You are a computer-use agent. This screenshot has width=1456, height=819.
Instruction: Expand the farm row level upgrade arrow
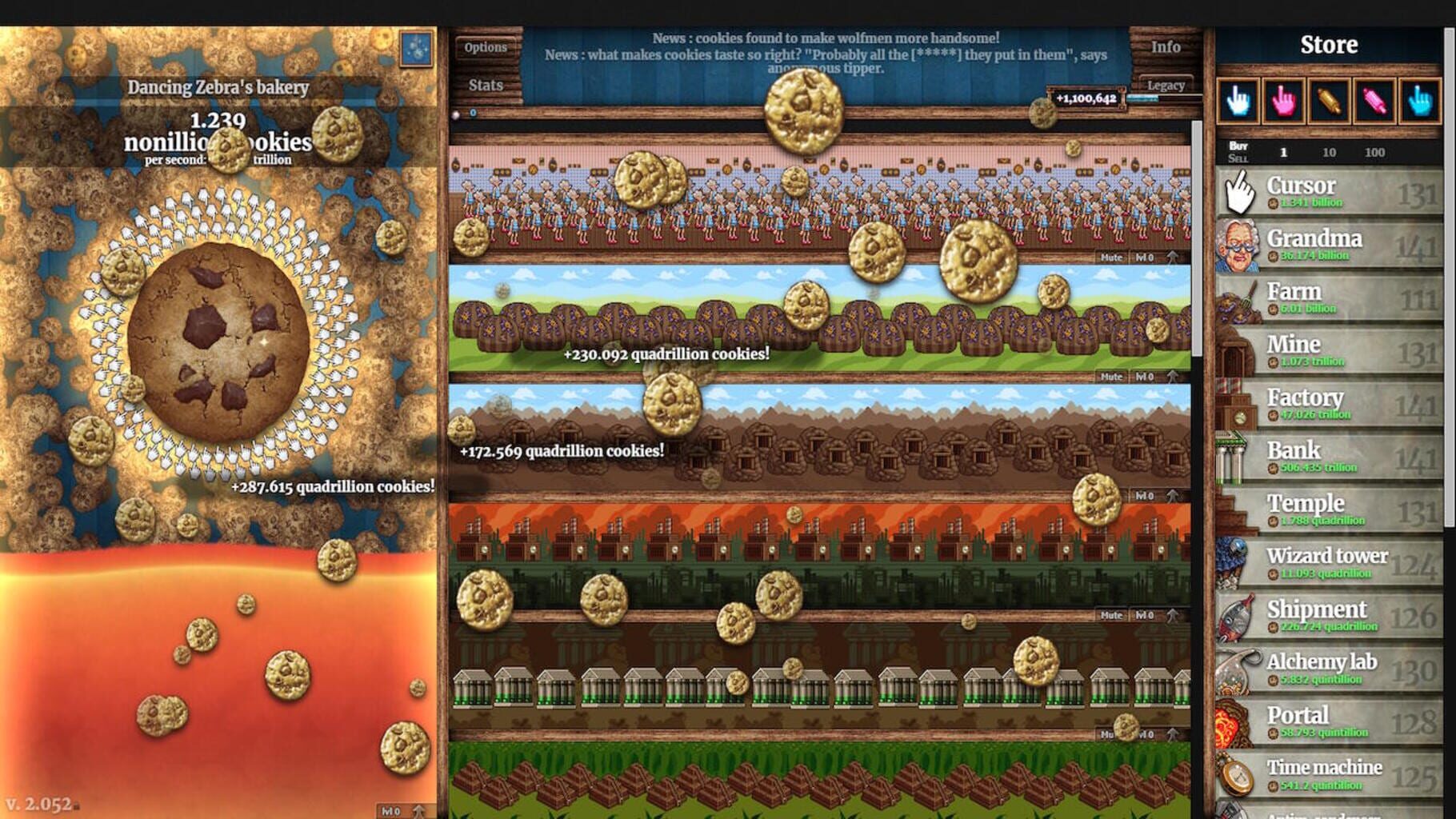click(1173, 376)
